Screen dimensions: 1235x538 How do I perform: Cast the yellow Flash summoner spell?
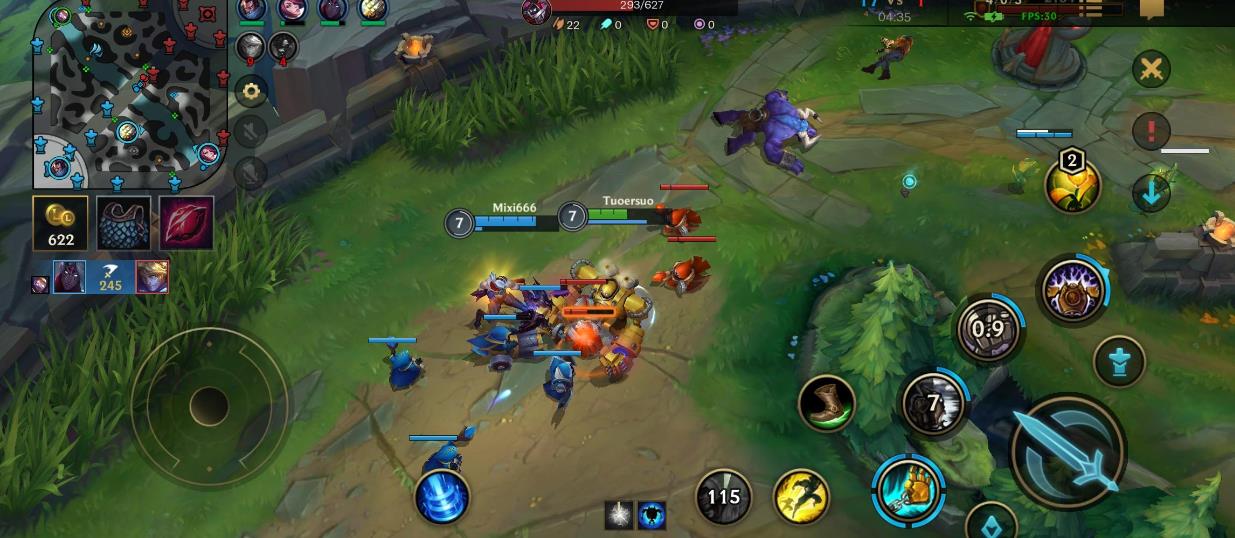(801, 496)
